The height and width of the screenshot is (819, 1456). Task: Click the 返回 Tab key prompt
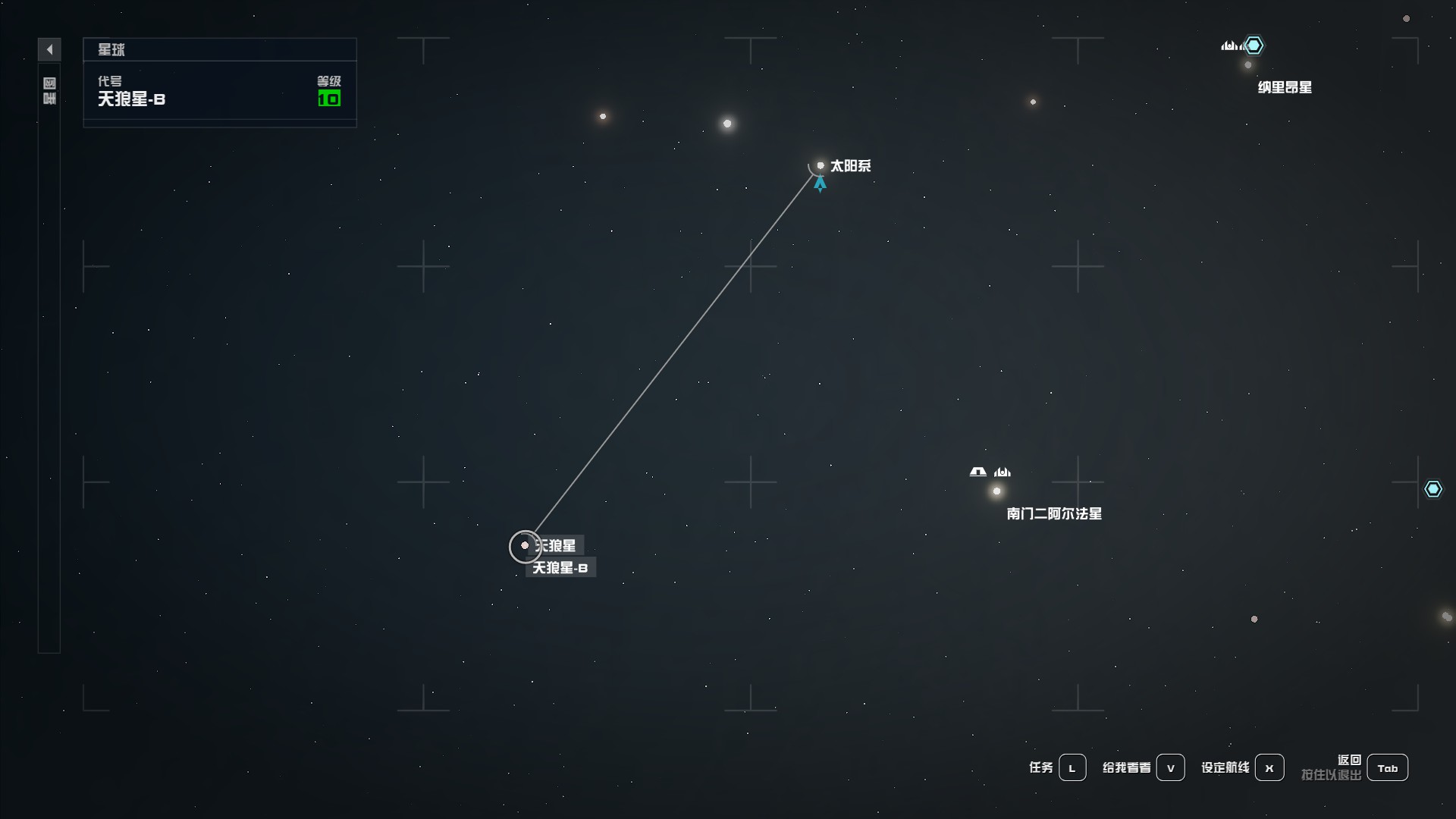click(x=1388, y=767)
